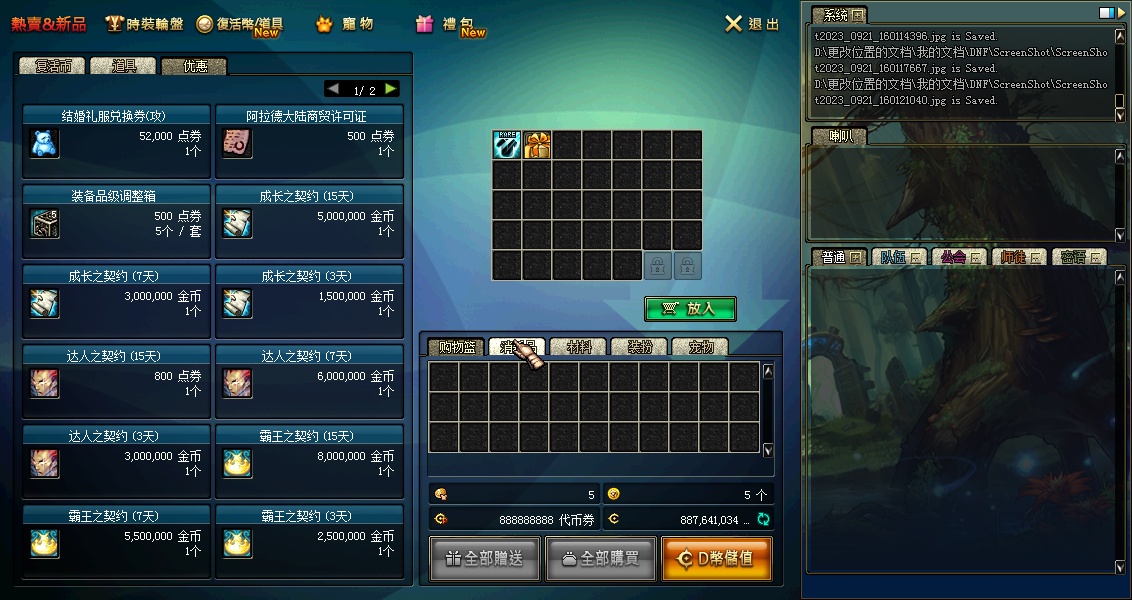Exit the shop with 退出

[x=752, y=24]
